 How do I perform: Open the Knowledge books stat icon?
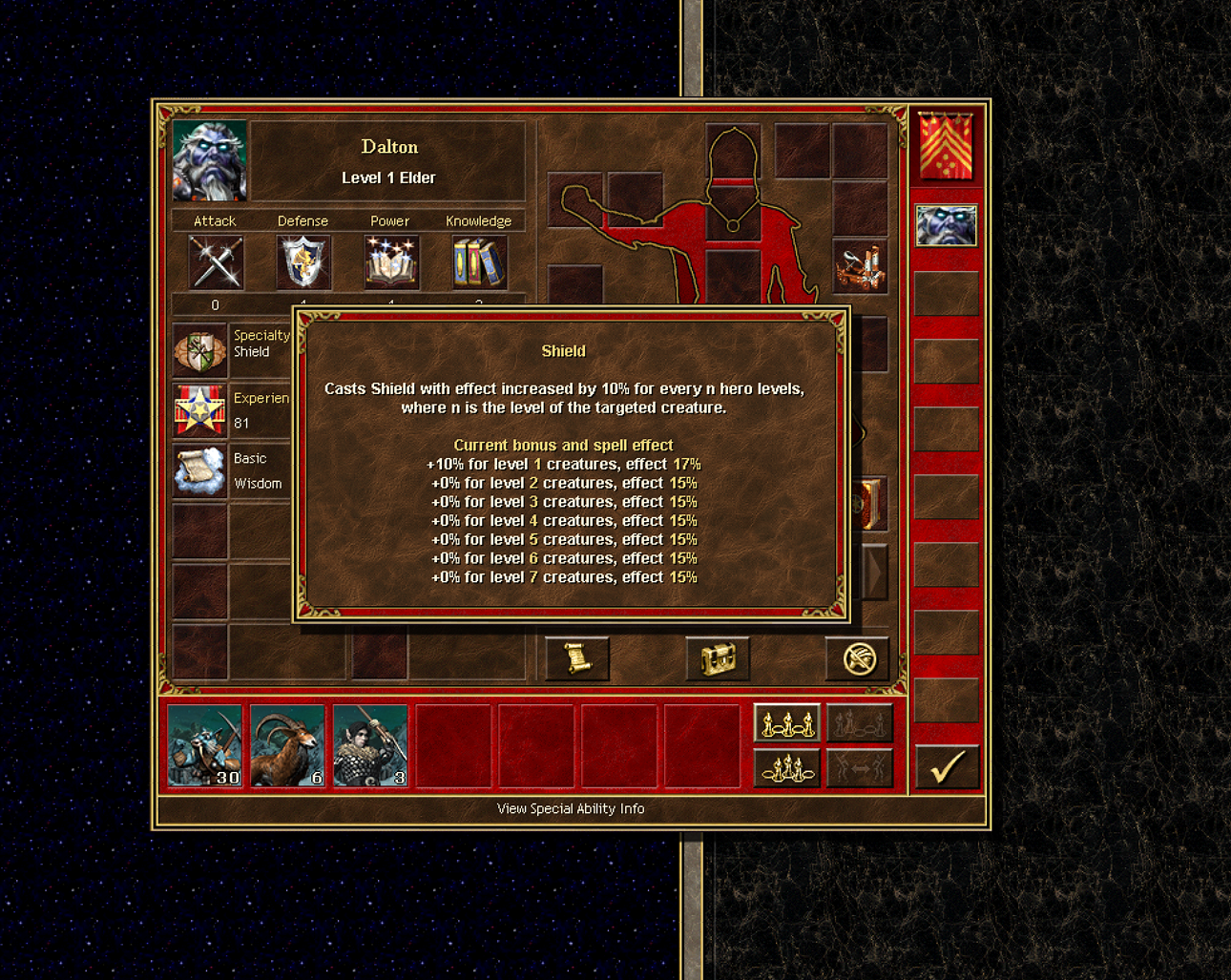coord(478,262)
